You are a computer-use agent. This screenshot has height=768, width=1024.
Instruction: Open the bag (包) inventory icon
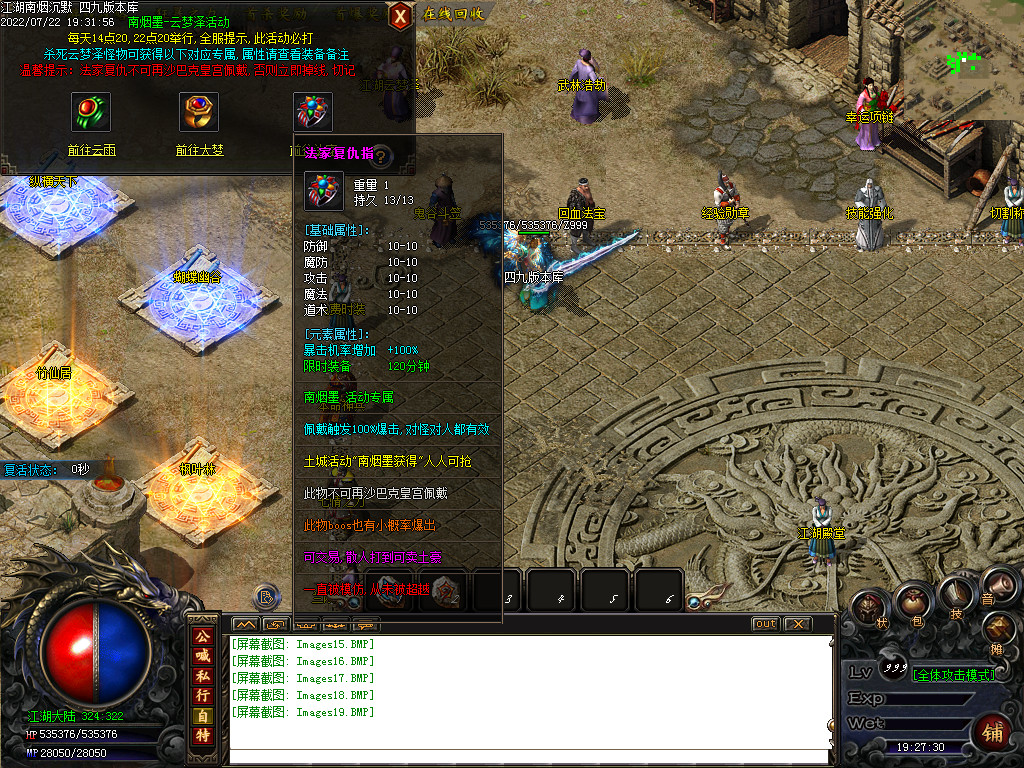(913, 601)
